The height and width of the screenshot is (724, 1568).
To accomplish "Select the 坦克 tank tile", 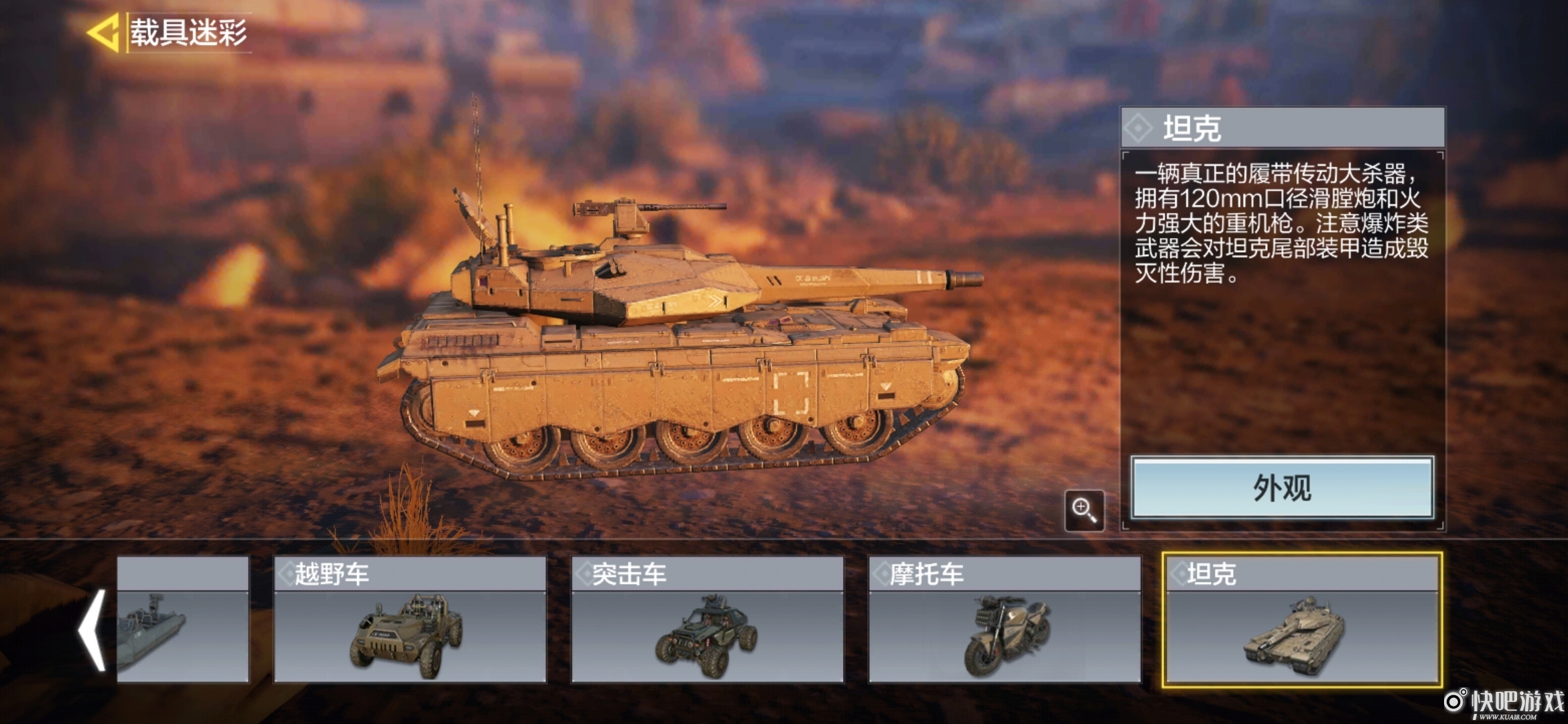I will pos(1301,619).
